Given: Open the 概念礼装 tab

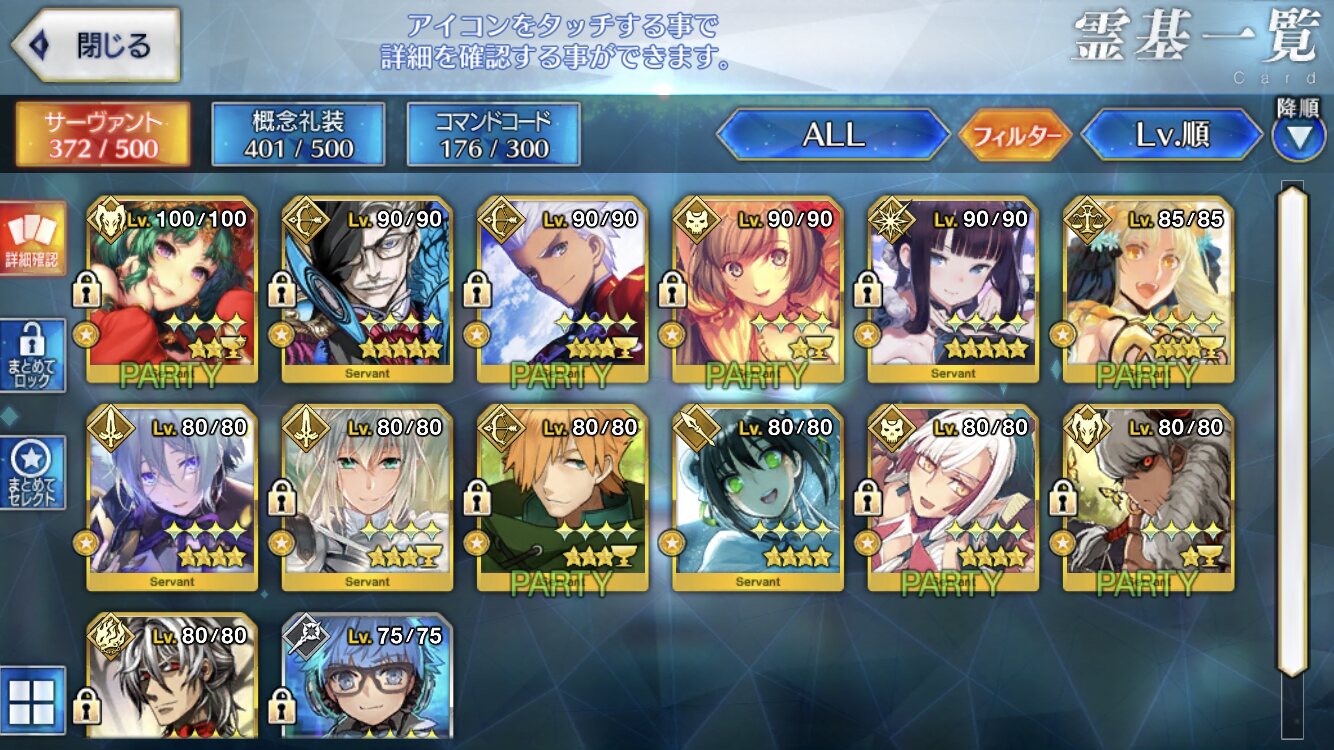Looking at the screenshot, I should coord(298,135).
